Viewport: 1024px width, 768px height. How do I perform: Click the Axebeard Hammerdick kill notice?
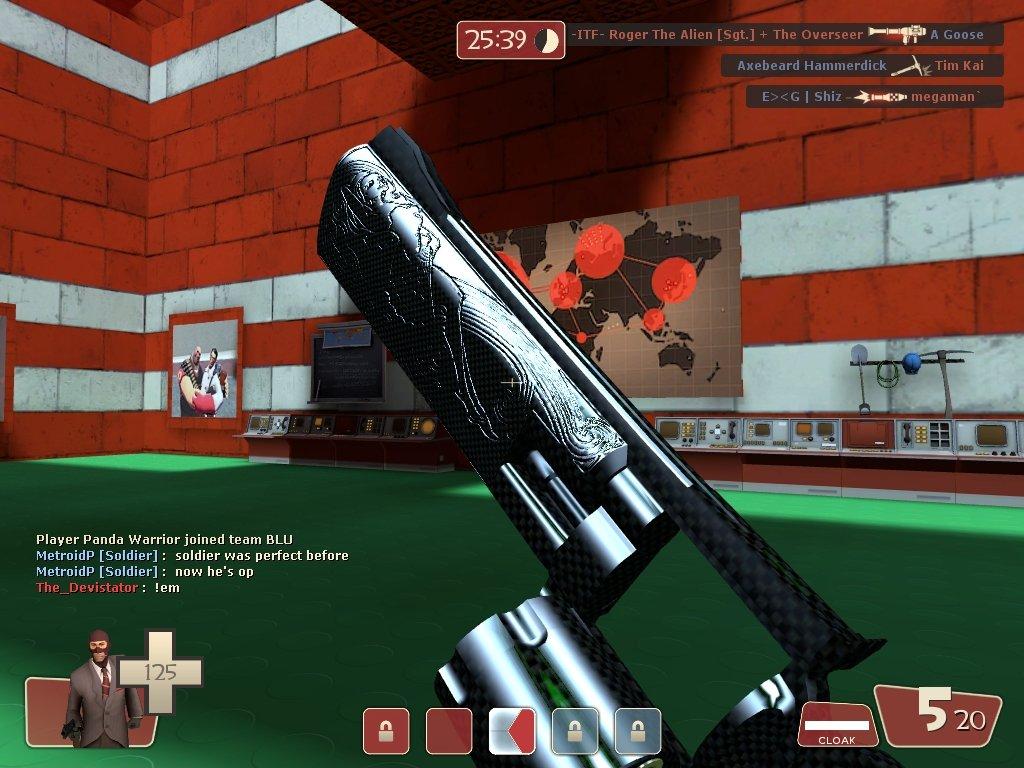click(x=861, y=66)
